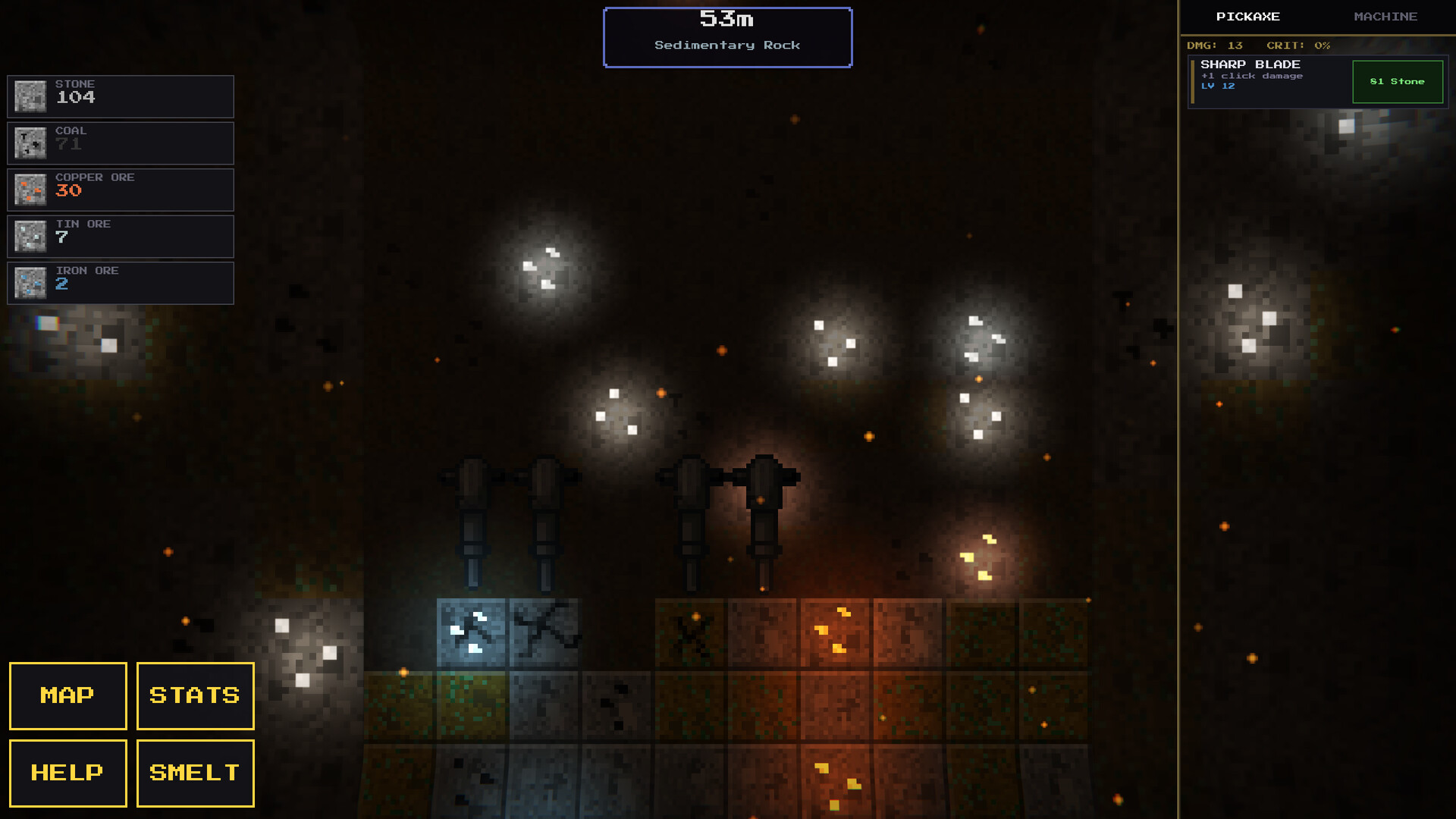Click the Stone resource icon
Screen dimensions: 1456x819
coord(30,96)
